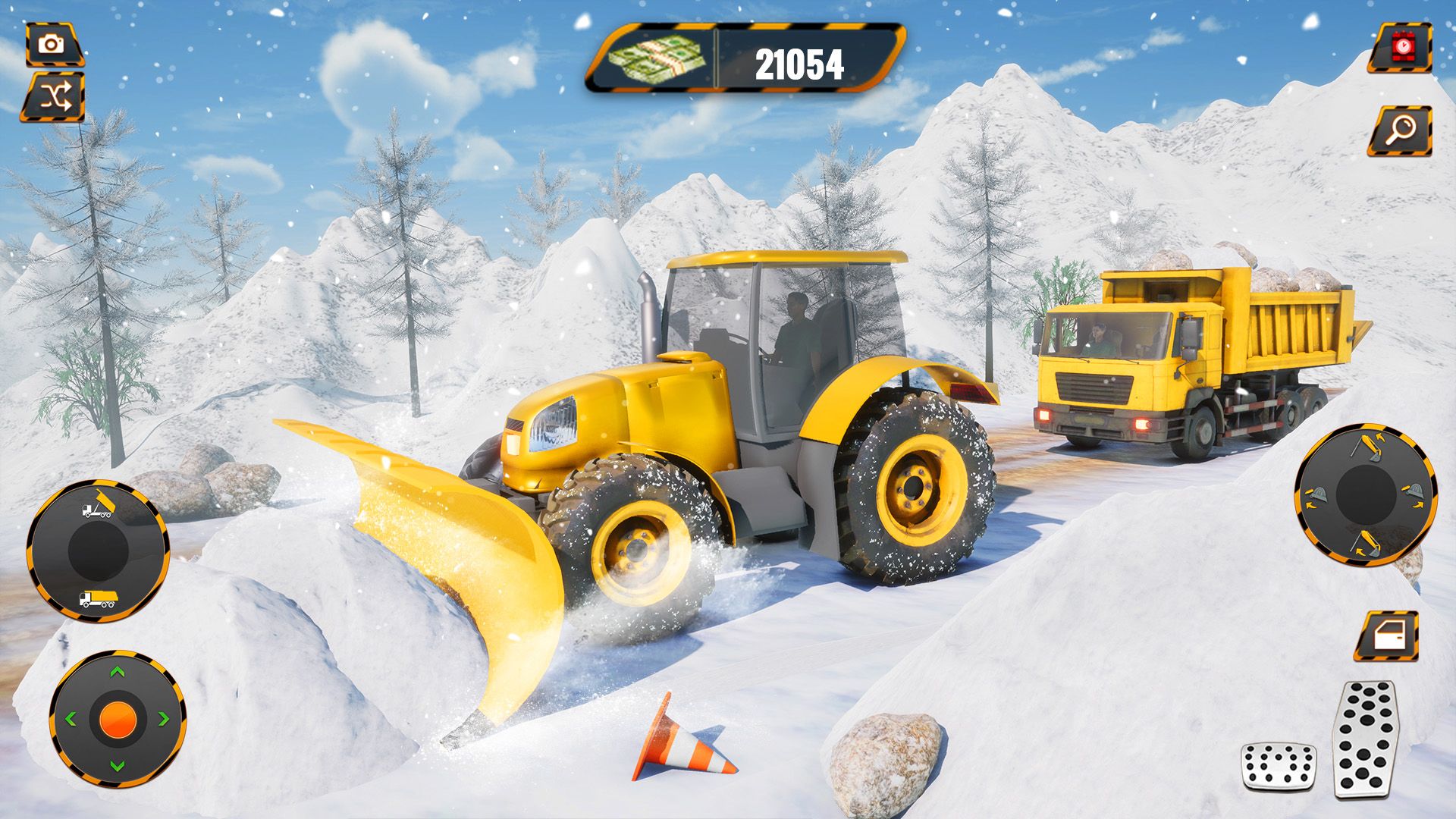The height and width of the screenshot is (819, 1456).
Task: Click the orange center joystick knob
Action: [118, 718]
